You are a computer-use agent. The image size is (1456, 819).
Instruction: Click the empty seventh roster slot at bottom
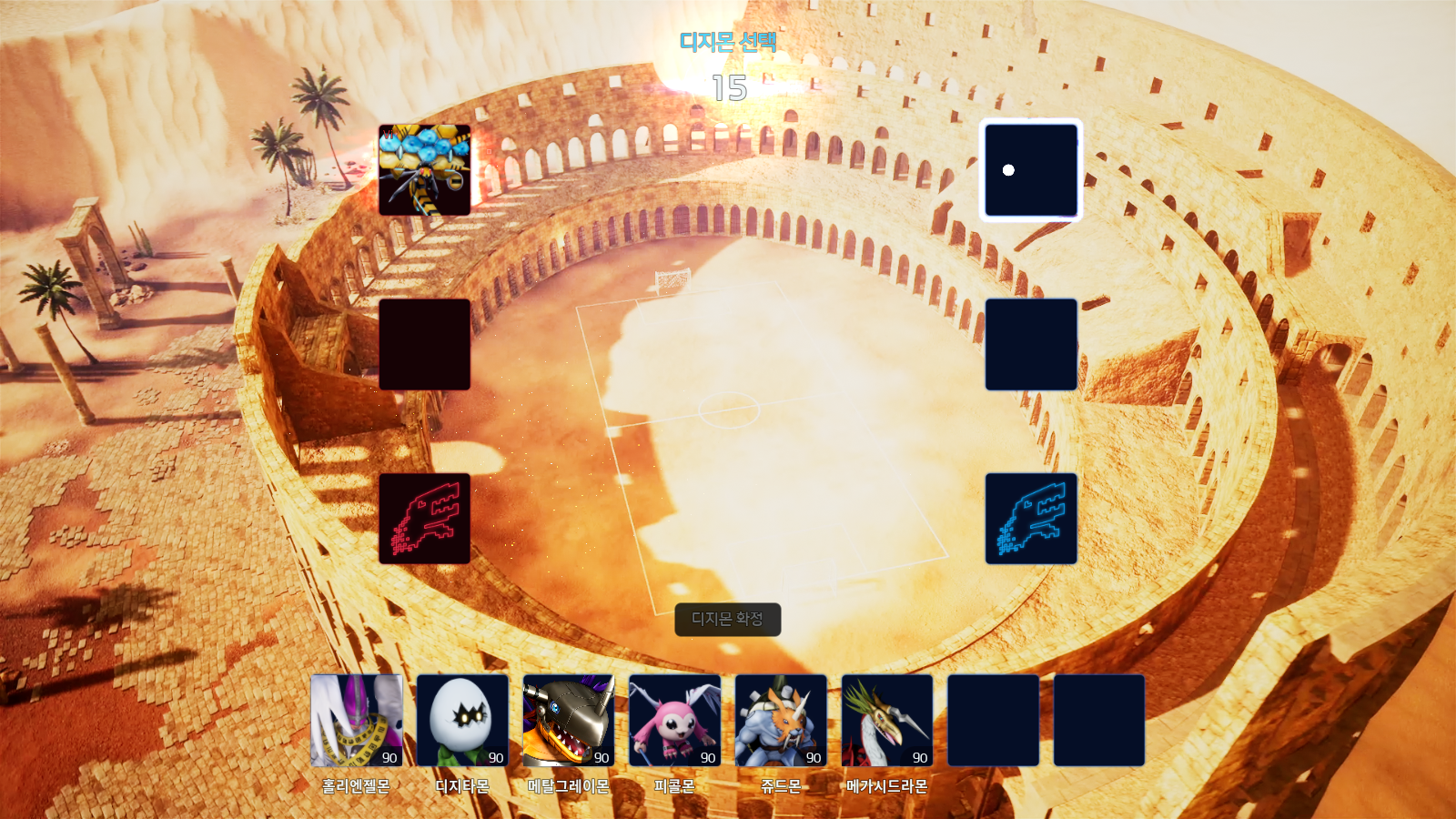tap(991, 722)
